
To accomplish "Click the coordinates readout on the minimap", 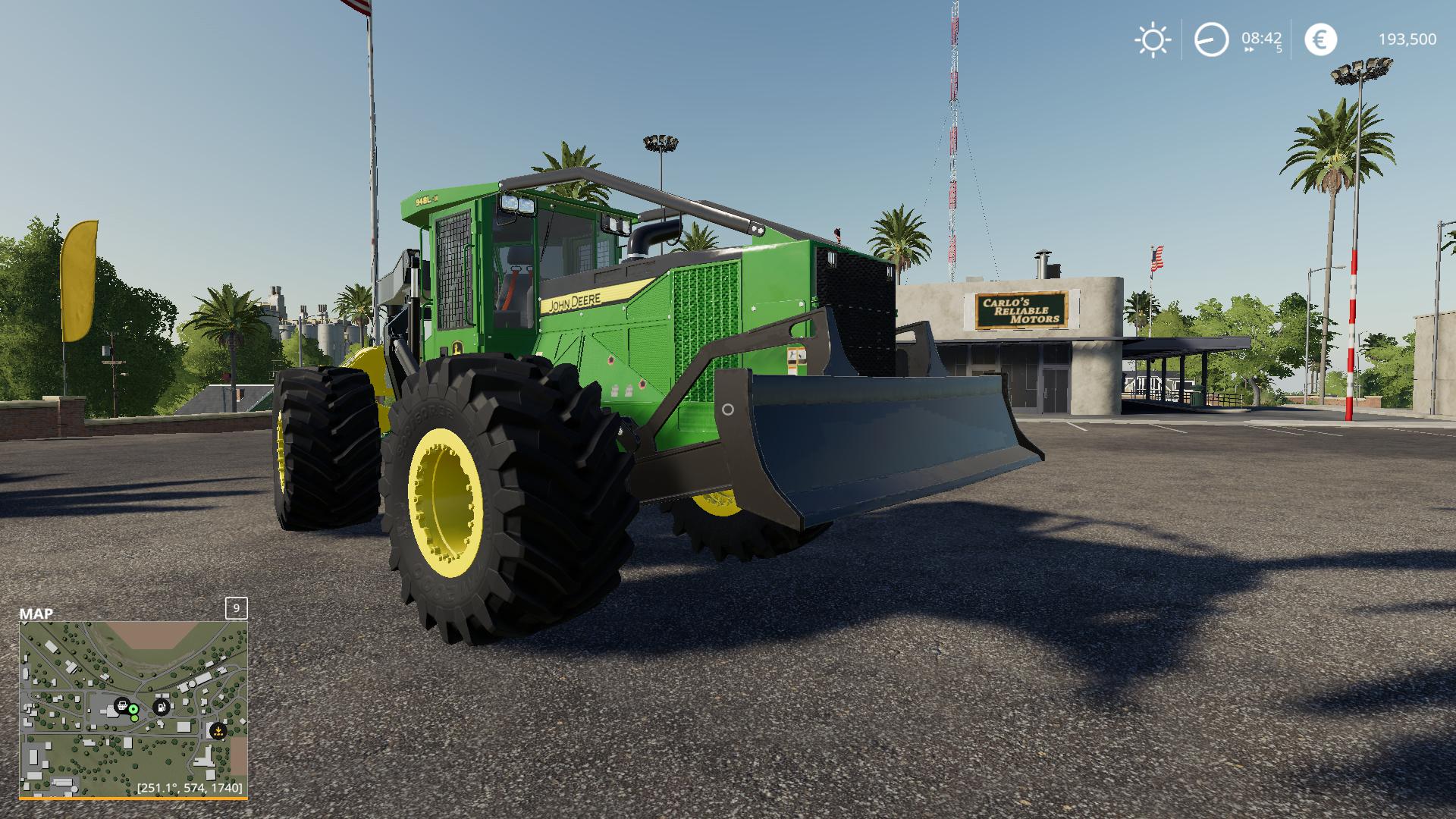I will [x=190, y=790].
